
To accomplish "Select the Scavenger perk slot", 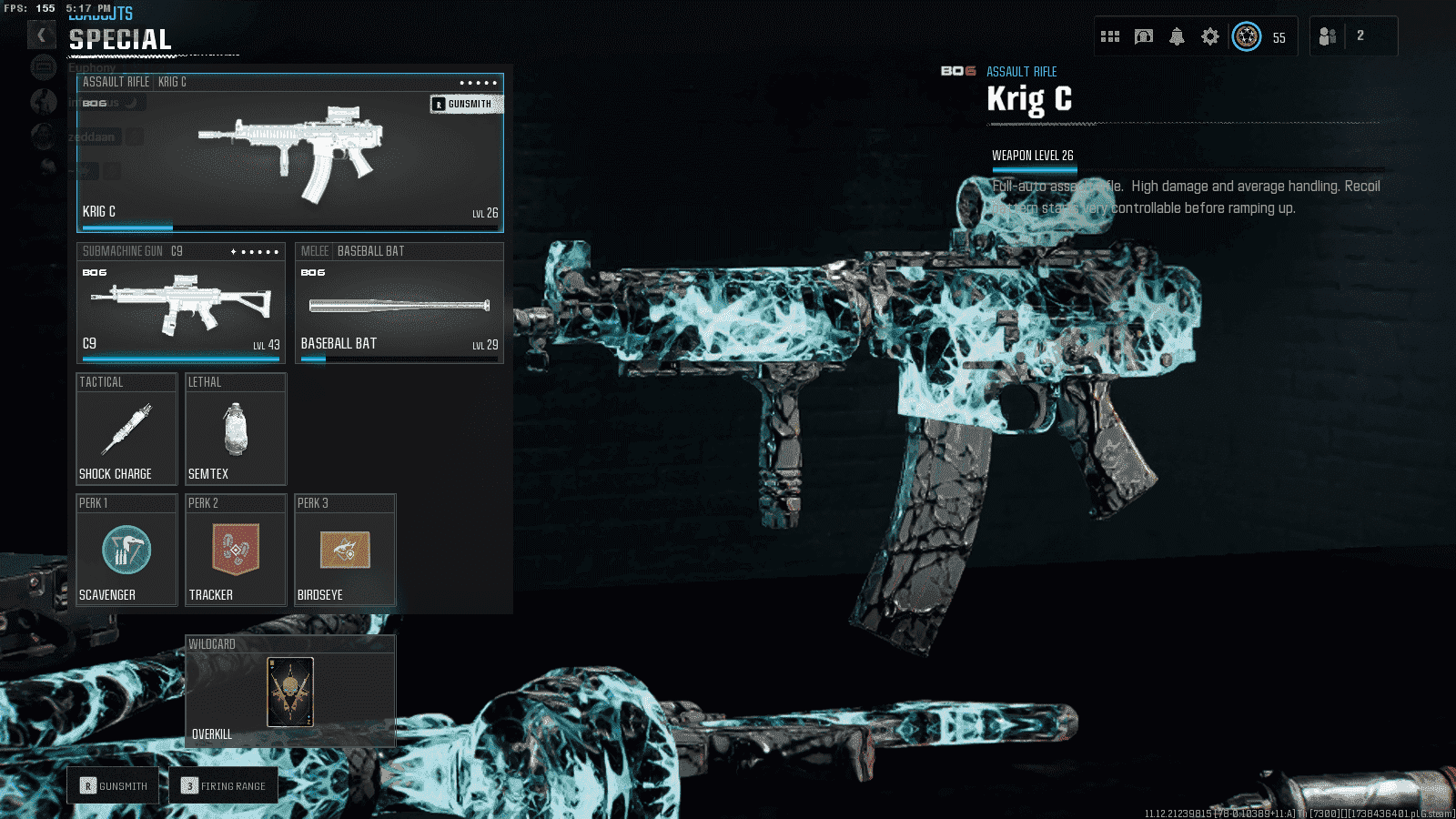I will coord(126,551).
